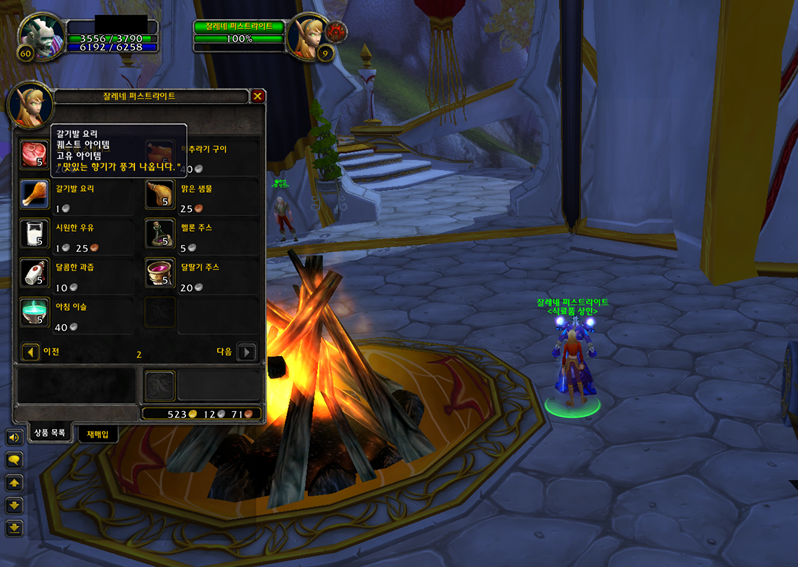Go to the previous merchant page

(31, 352)
